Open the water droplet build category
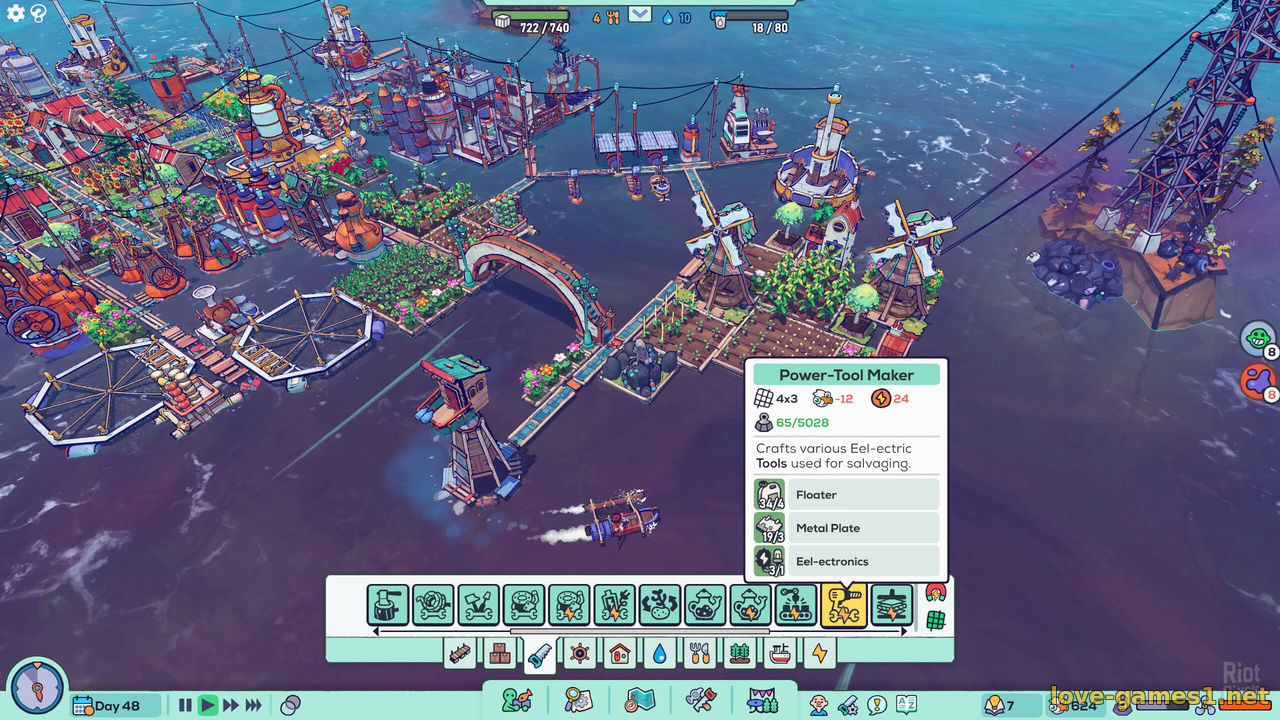Image resolution: width=1280 pixels, height=720 pixels. tap(659, 654)
